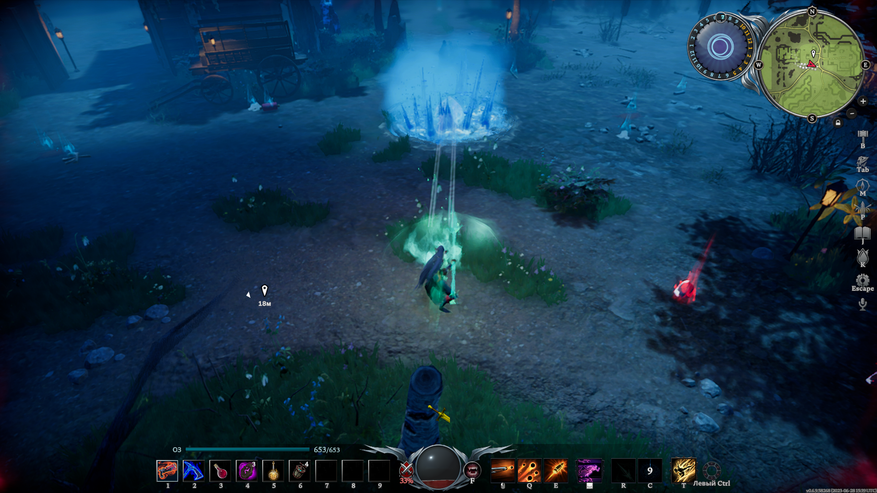Screen dimensions: 877x493
Task: Zoom in the minimap with the plus button
Action: (863, 101)
